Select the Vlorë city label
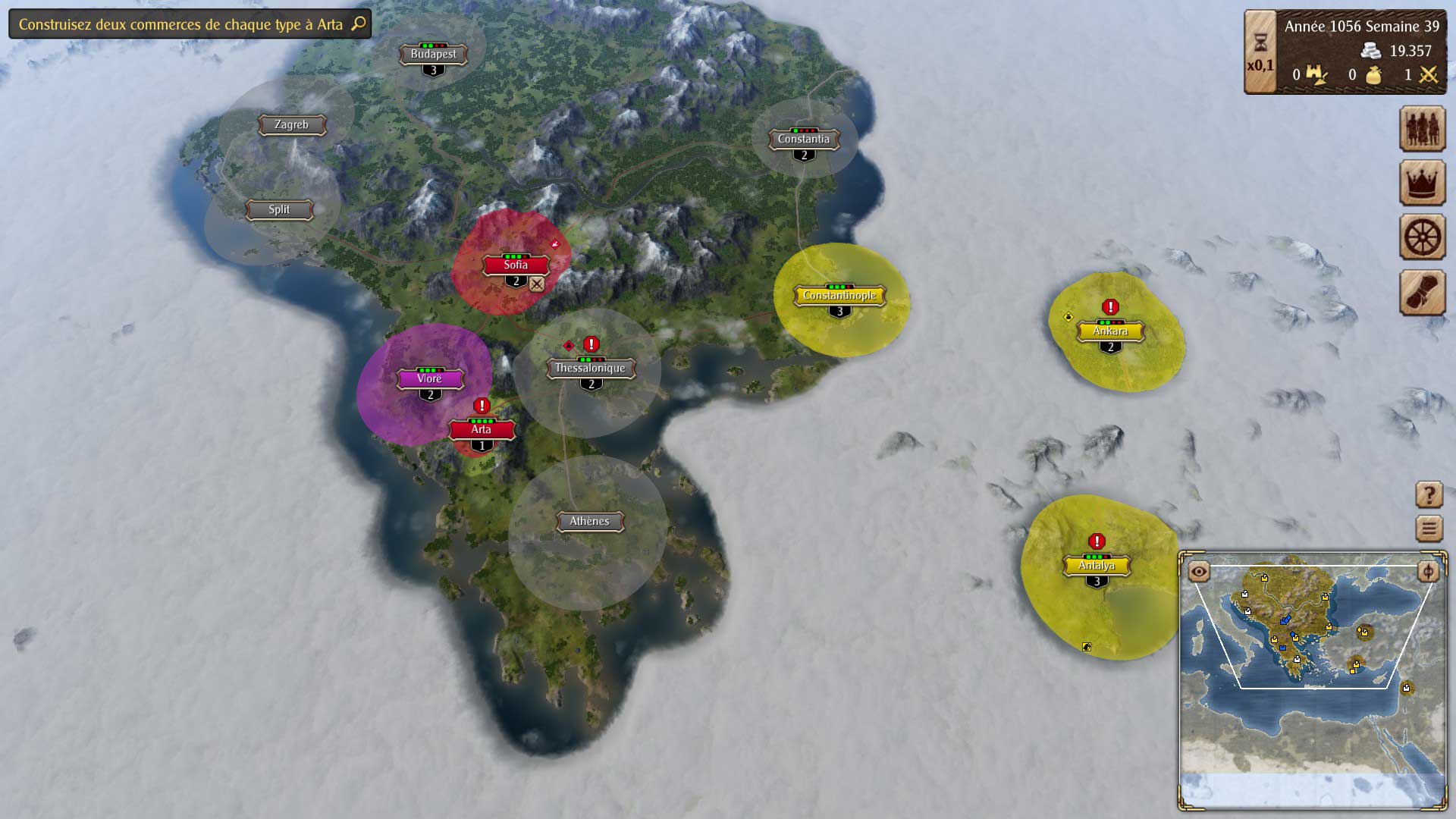1456x819 pixels. pyautogui.click(x=429, y=378)
